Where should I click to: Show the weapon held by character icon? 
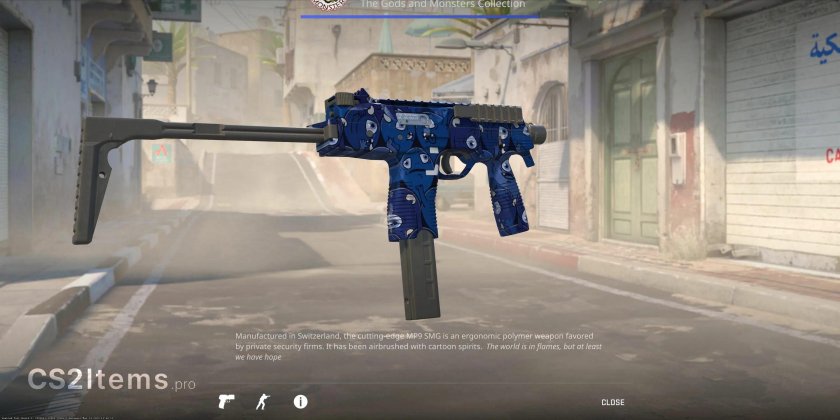pos(264,402)
